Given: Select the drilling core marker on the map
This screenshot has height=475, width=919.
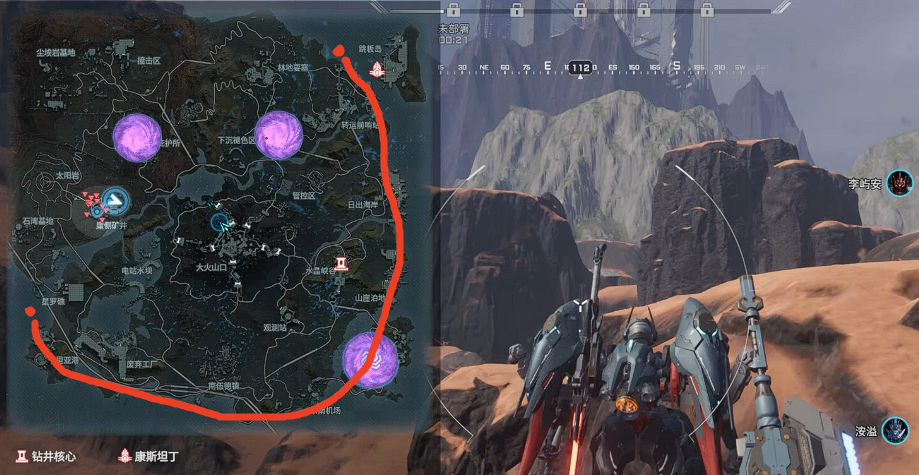Looking at the screenshot, I should 342,262.
